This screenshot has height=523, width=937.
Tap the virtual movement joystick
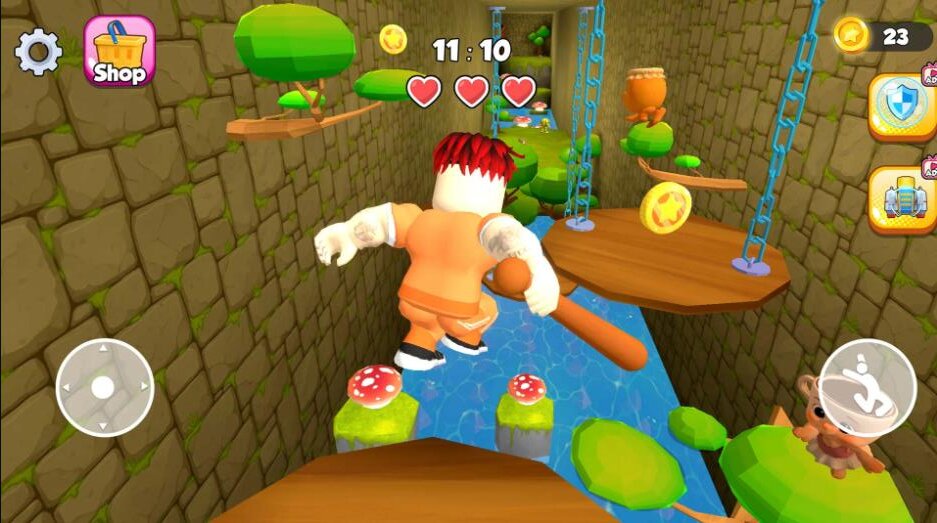pyautogui.click(x=104, y=387)
